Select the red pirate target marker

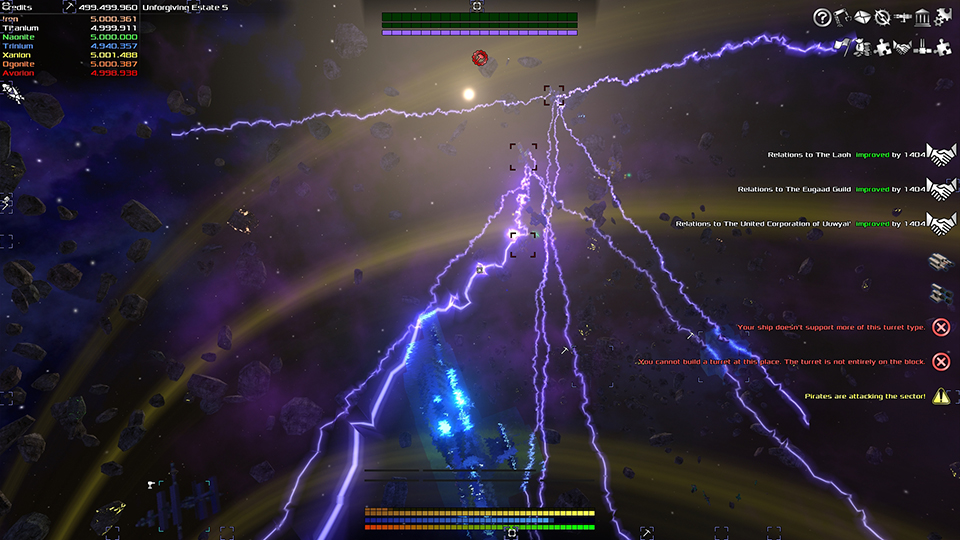pos(480,59)
